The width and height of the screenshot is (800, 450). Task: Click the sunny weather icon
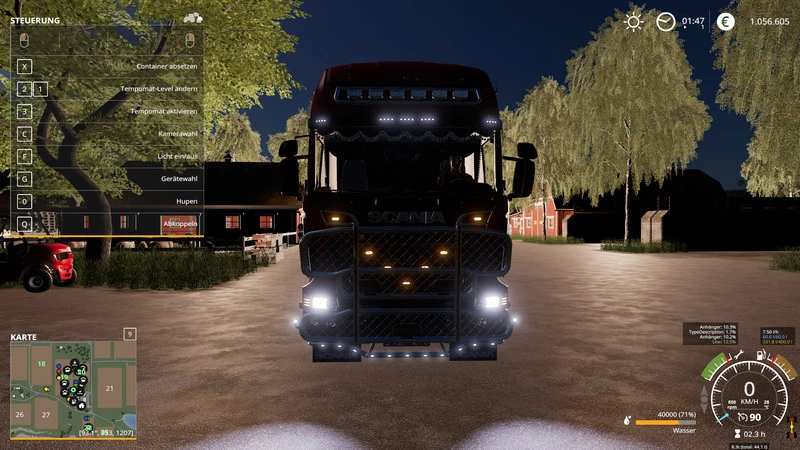pos(633,21)
